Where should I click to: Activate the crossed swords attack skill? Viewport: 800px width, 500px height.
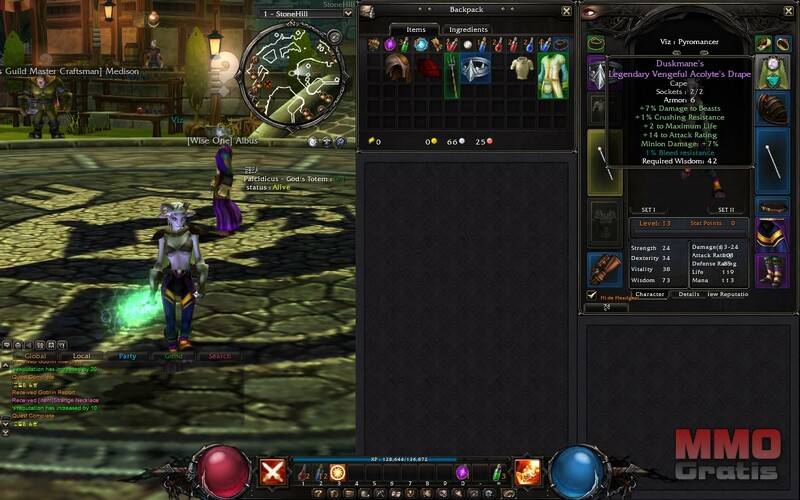click(273, 472)
